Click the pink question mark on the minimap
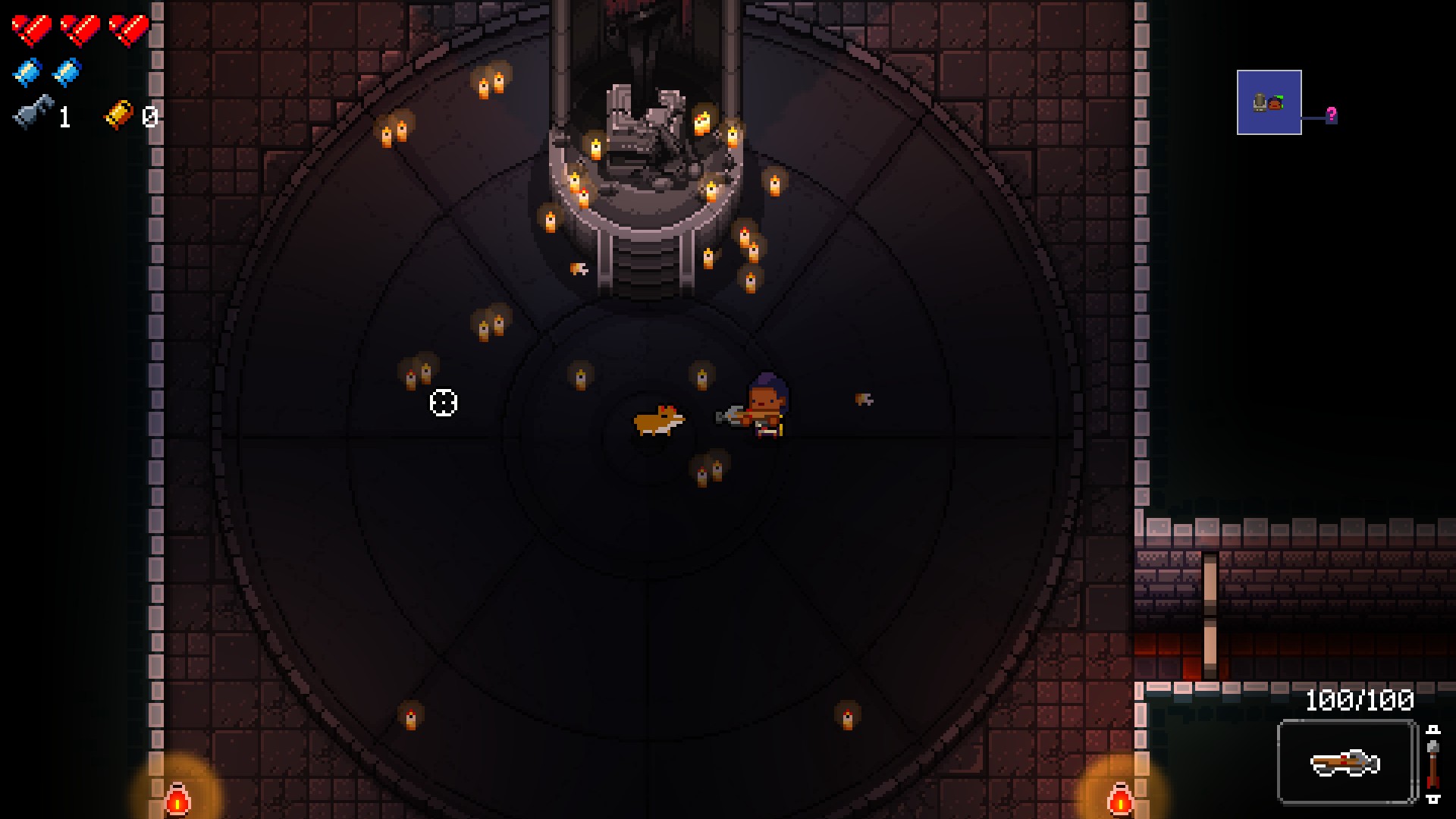The width and height of the screenshot is (1456, 819). 1332,113
